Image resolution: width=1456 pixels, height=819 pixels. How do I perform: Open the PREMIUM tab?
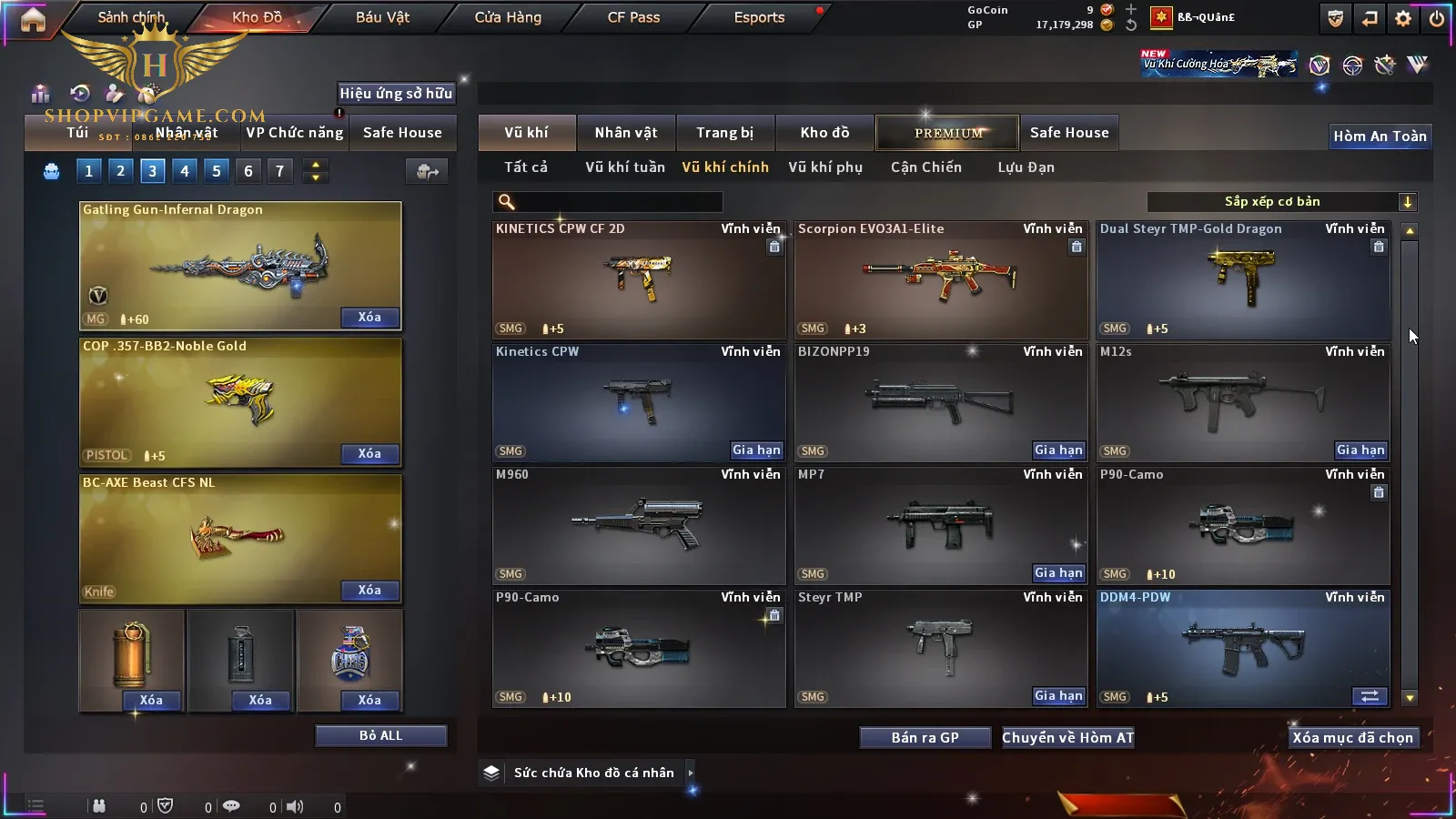[x=947, y=133]
